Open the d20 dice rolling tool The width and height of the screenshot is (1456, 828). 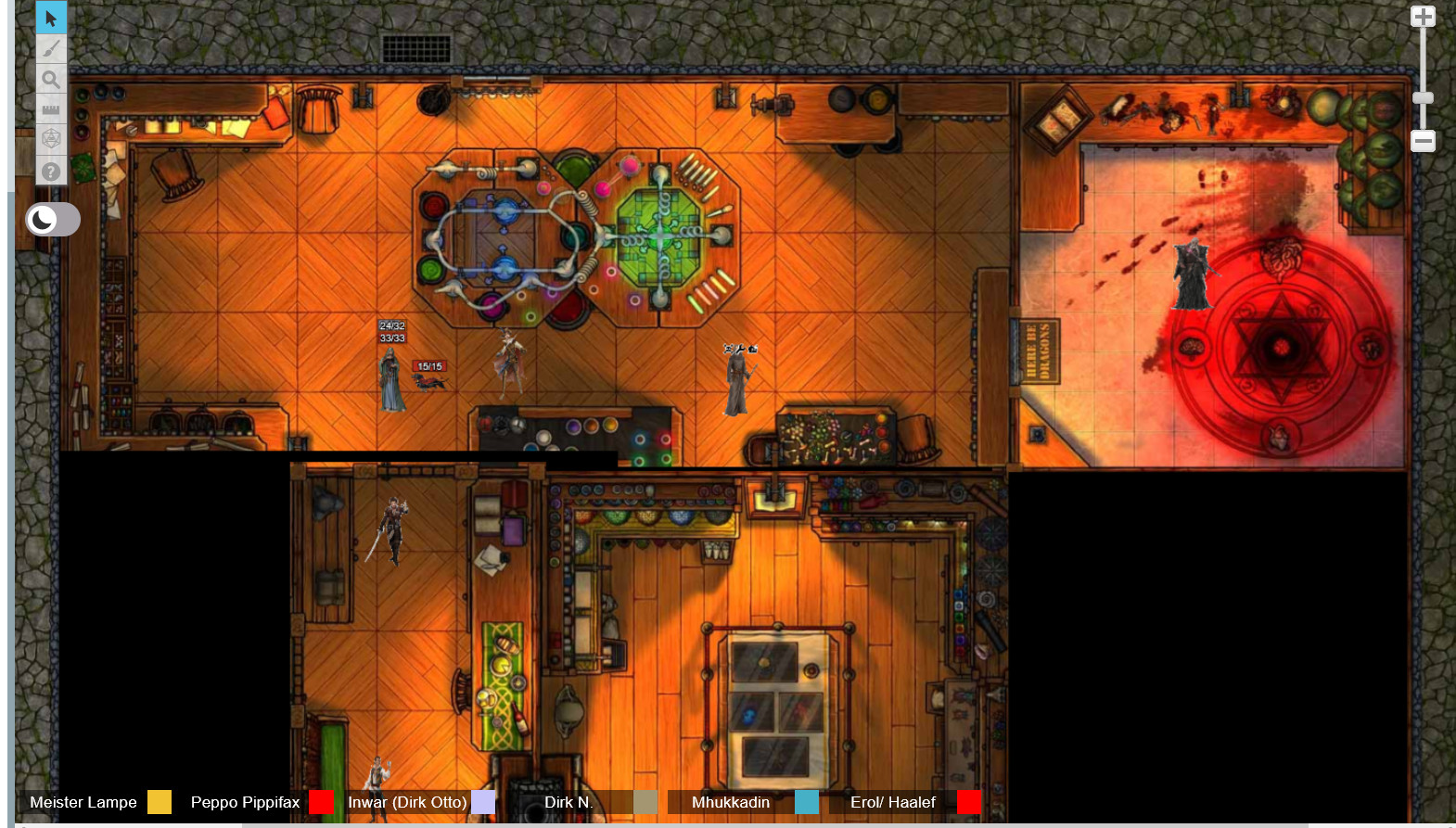point(51,139)
